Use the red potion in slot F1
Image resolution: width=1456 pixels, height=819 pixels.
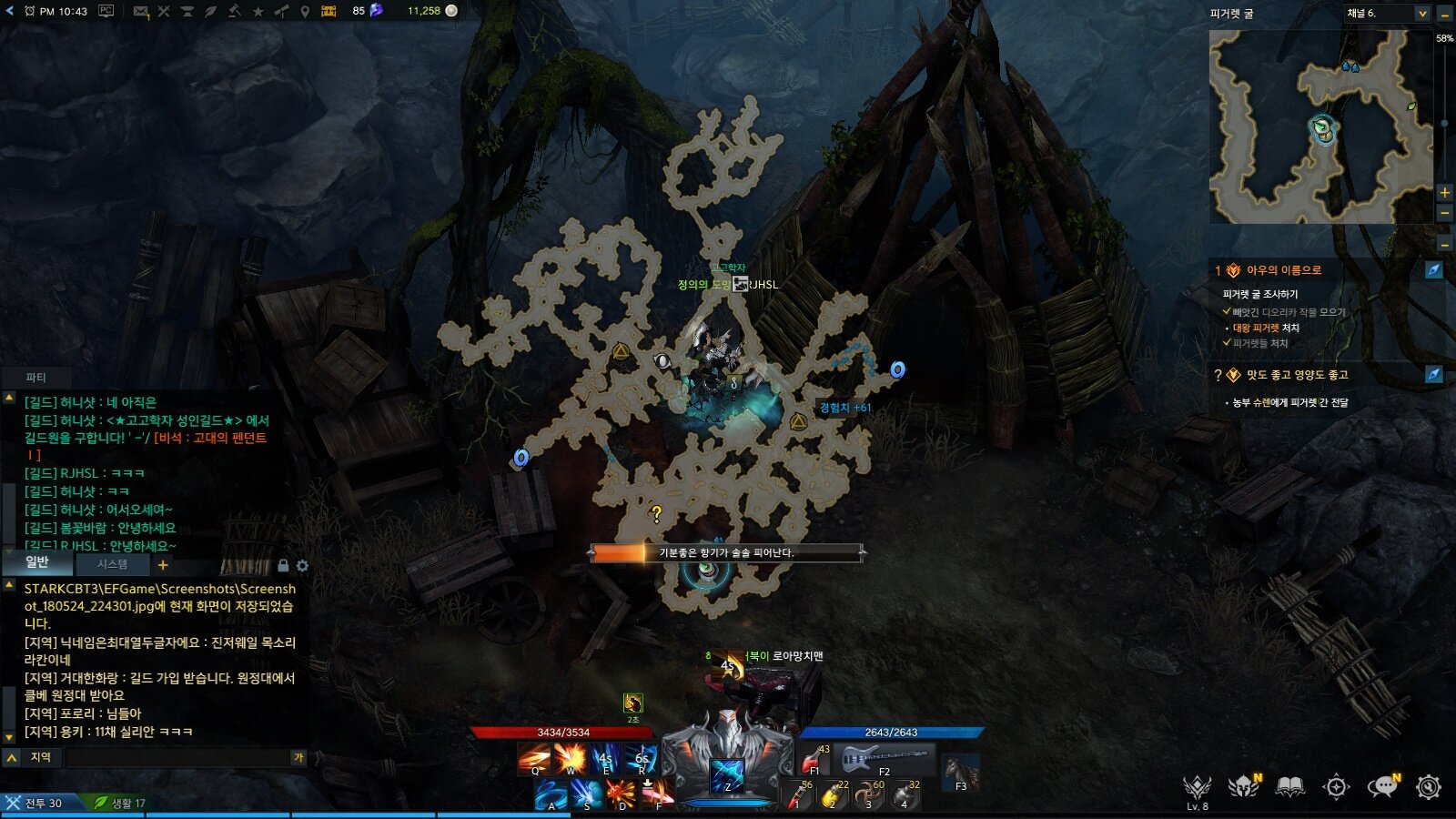coord(813,759)
